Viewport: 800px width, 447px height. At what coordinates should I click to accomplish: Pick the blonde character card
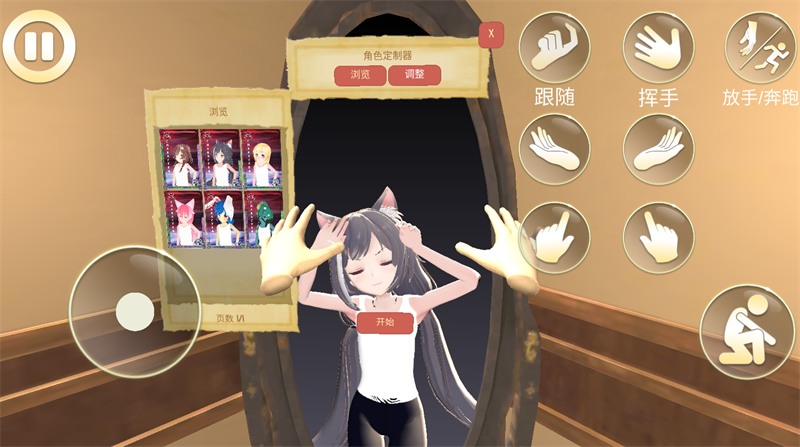tap(261, 158)
